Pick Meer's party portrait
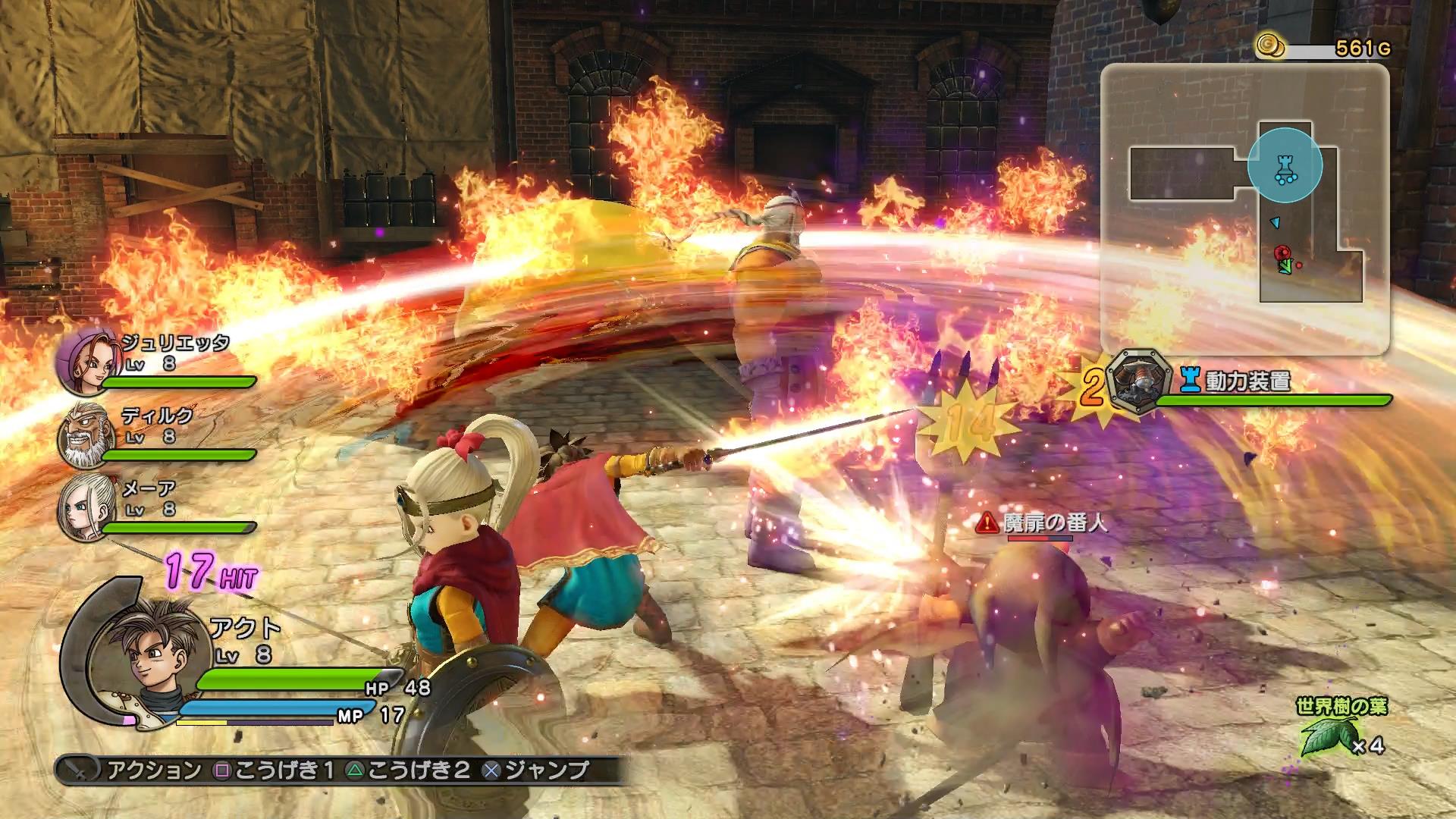 (82, 507)
